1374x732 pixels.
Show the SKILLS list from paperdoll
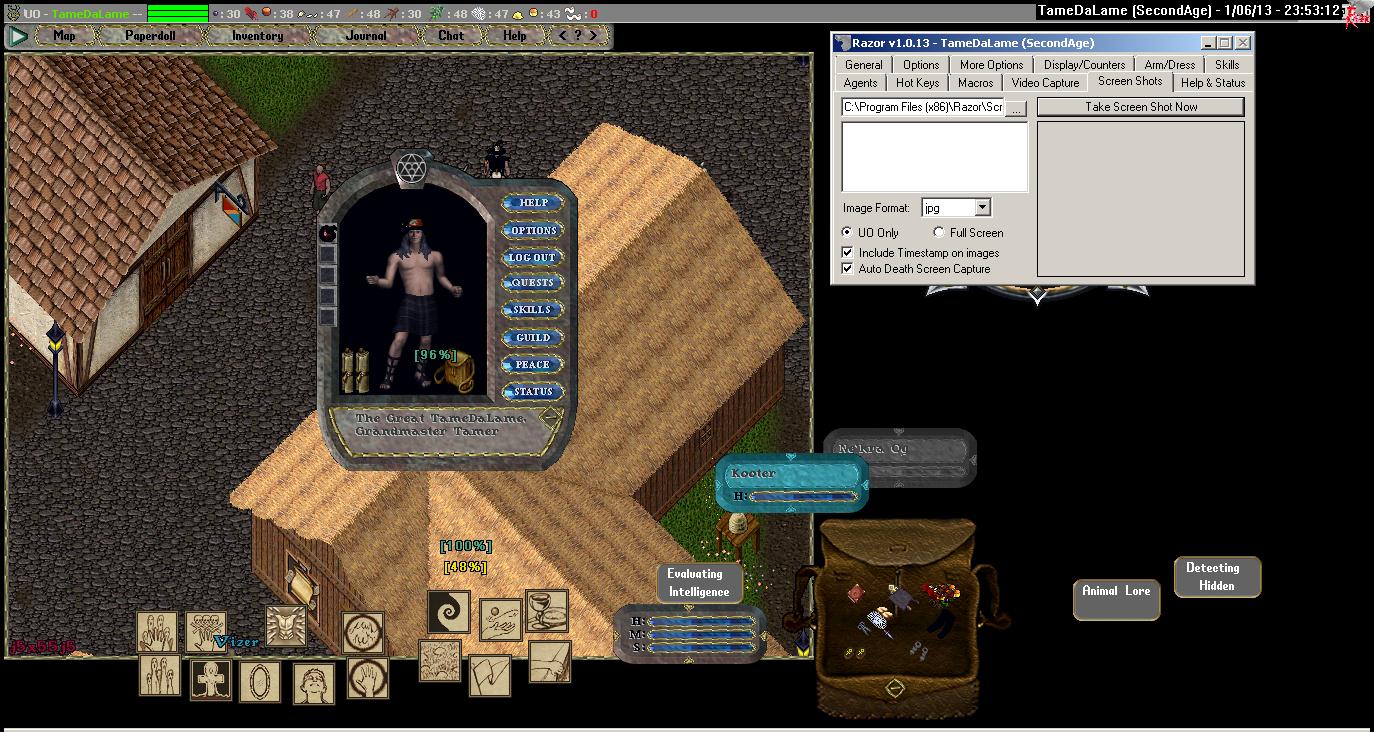pos(533,310)
